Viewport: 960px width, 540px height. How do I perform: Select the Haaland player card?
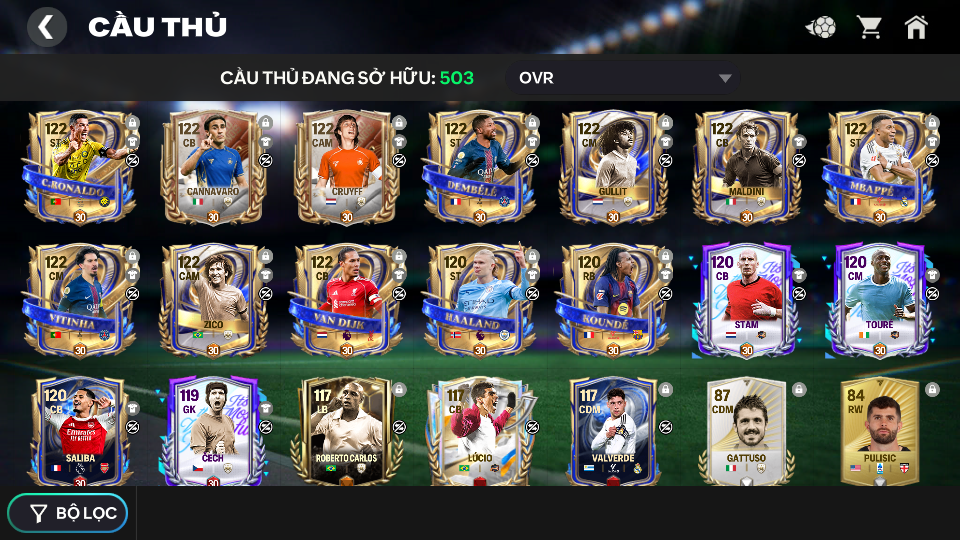click(476, 300)
